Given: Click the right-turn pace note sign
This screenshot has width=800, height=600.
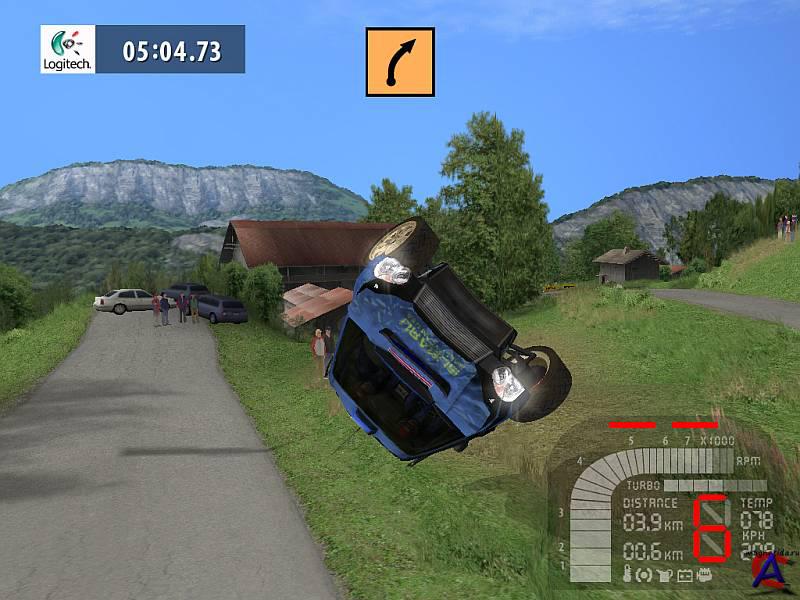Looking at the screenshot, I should (x=399, y=62).
